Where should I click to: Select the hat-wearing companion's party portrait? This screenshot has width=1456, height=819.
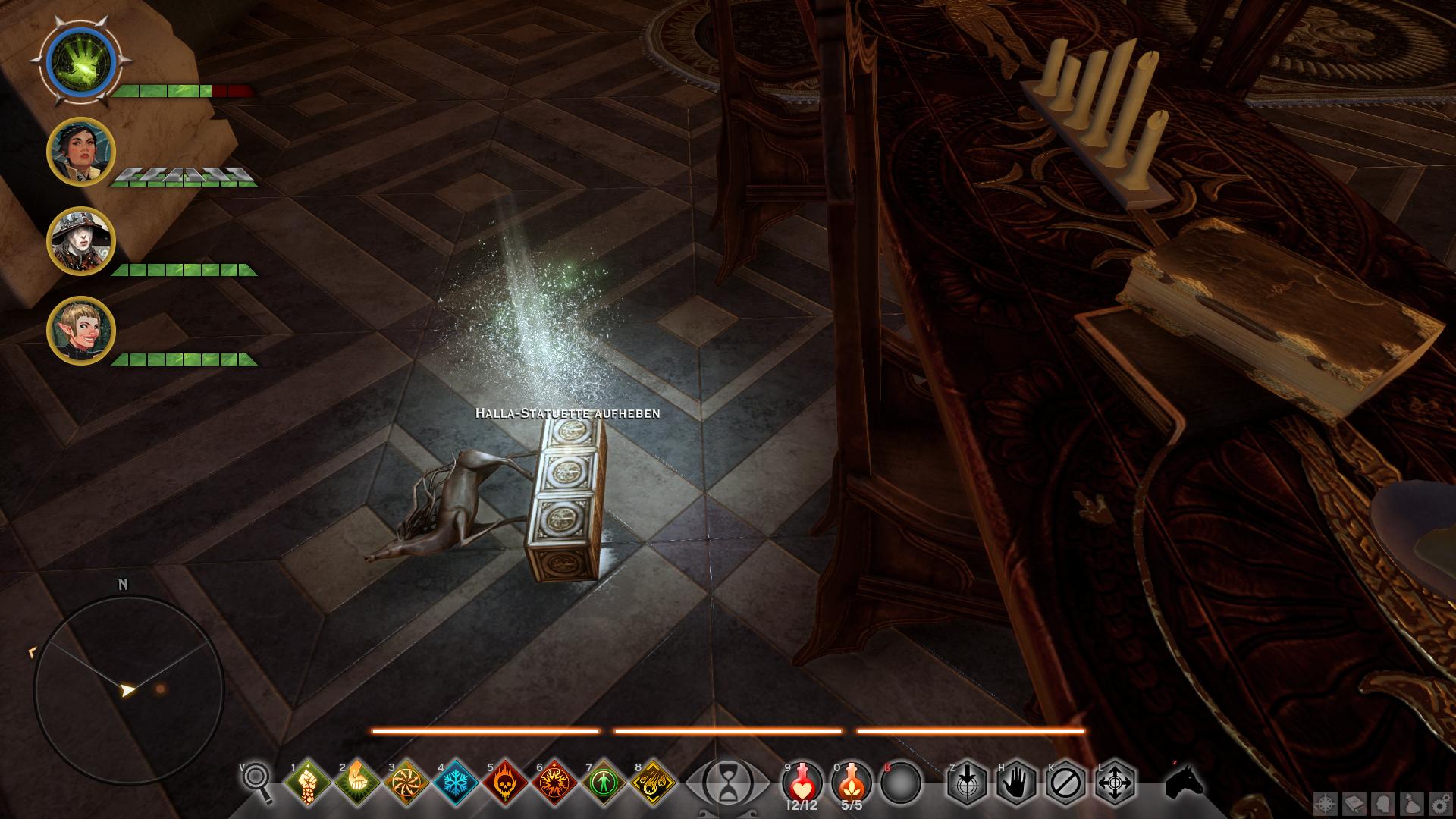[x=80, y=241]
